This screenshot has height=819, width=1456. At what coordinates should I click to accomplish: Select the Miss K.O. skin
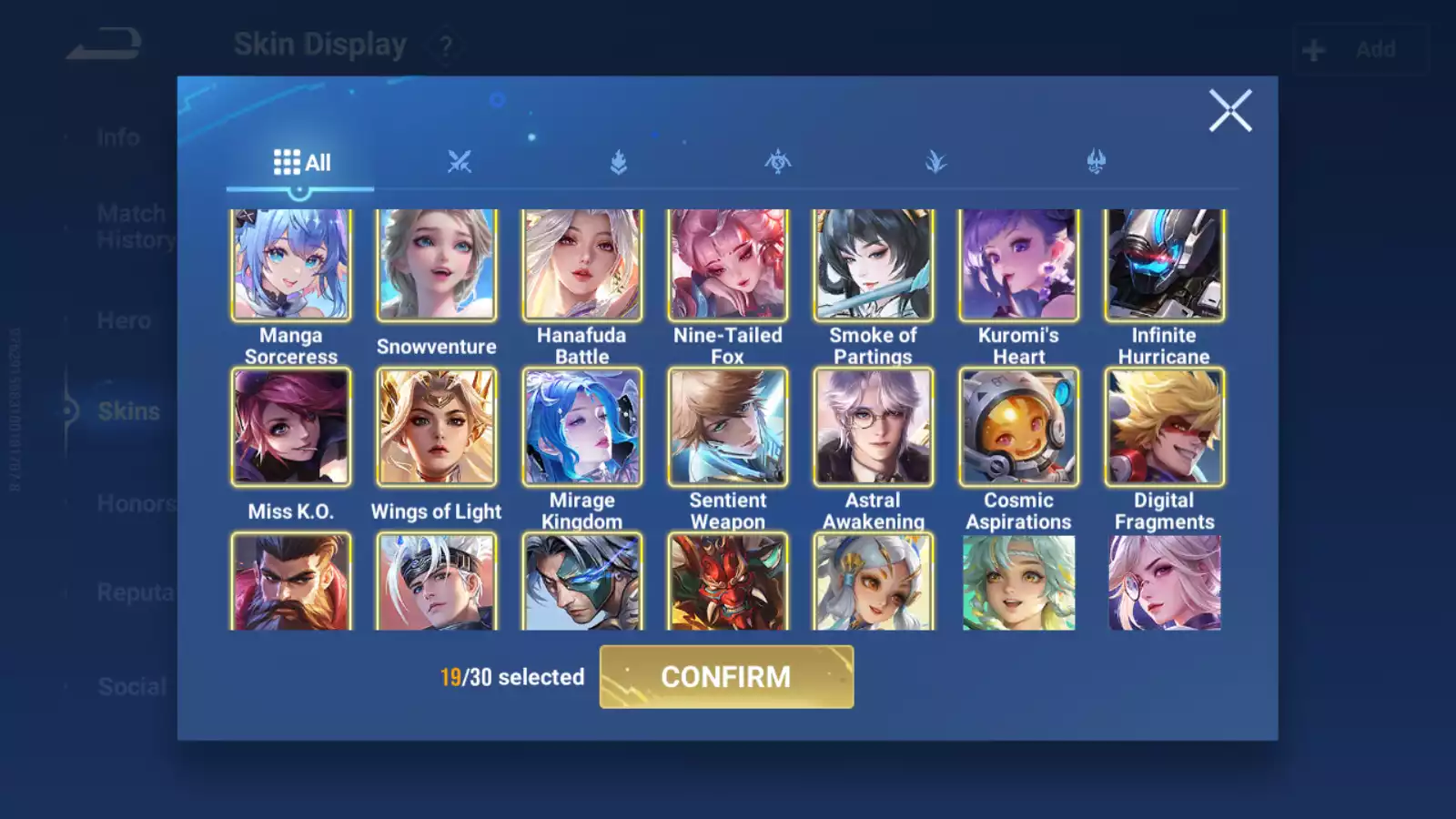coord(291,427)
